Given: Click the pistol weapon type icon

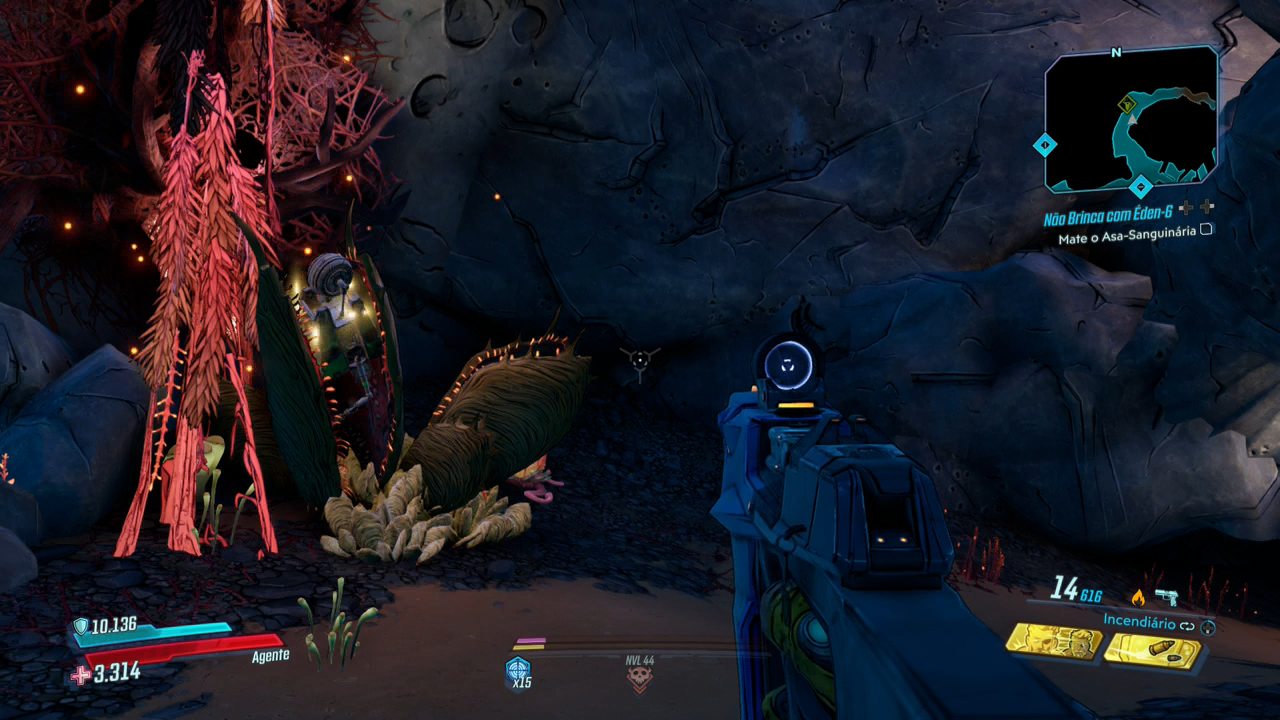Looking at the screenshot, I should click(1166, 597).
